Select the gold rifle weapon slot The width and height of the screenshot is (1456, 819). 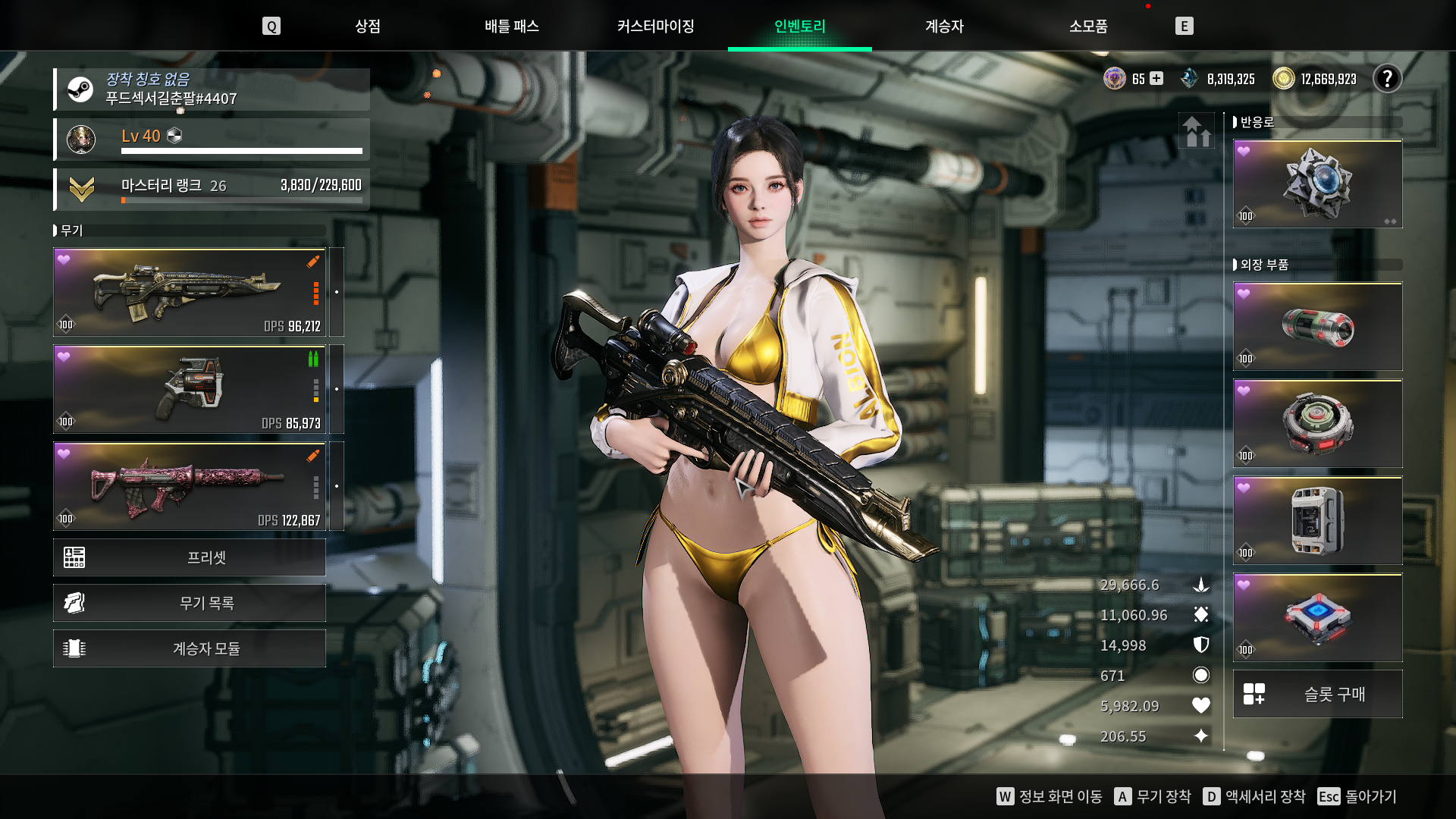[190, 293]
